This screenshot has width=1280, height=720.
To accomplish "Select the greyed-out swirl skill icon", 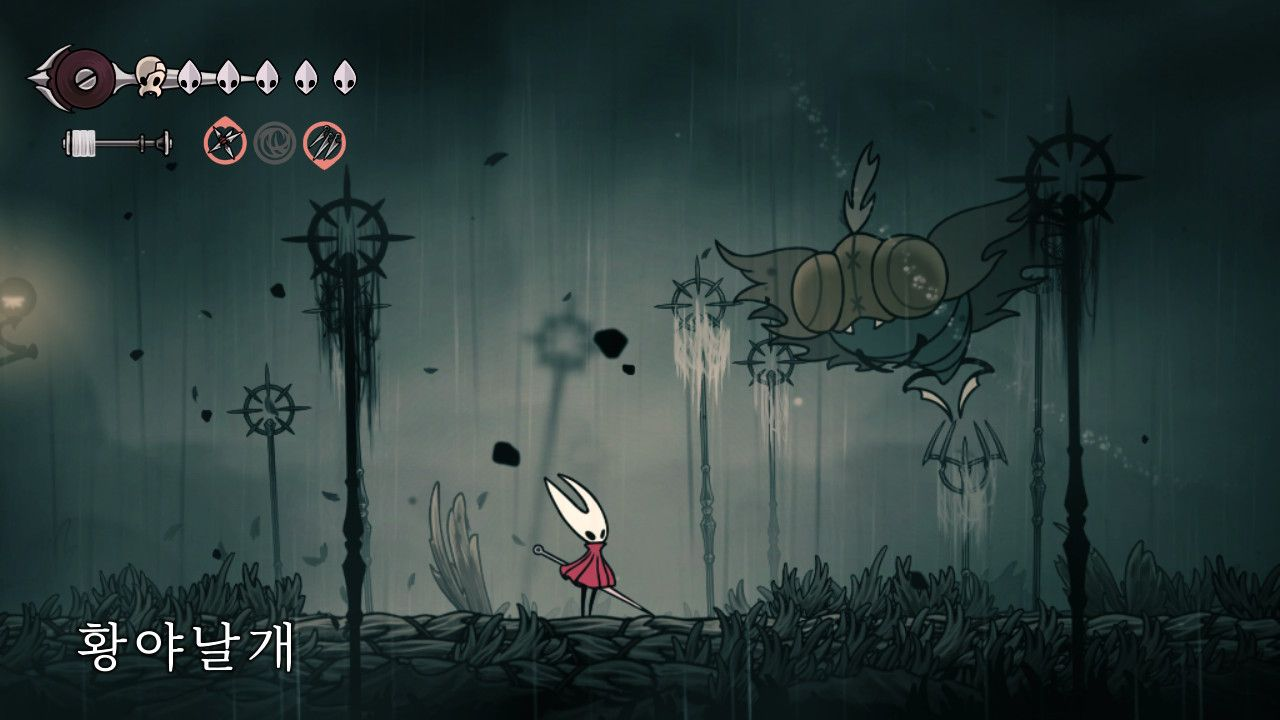I will tap(274, 143).
